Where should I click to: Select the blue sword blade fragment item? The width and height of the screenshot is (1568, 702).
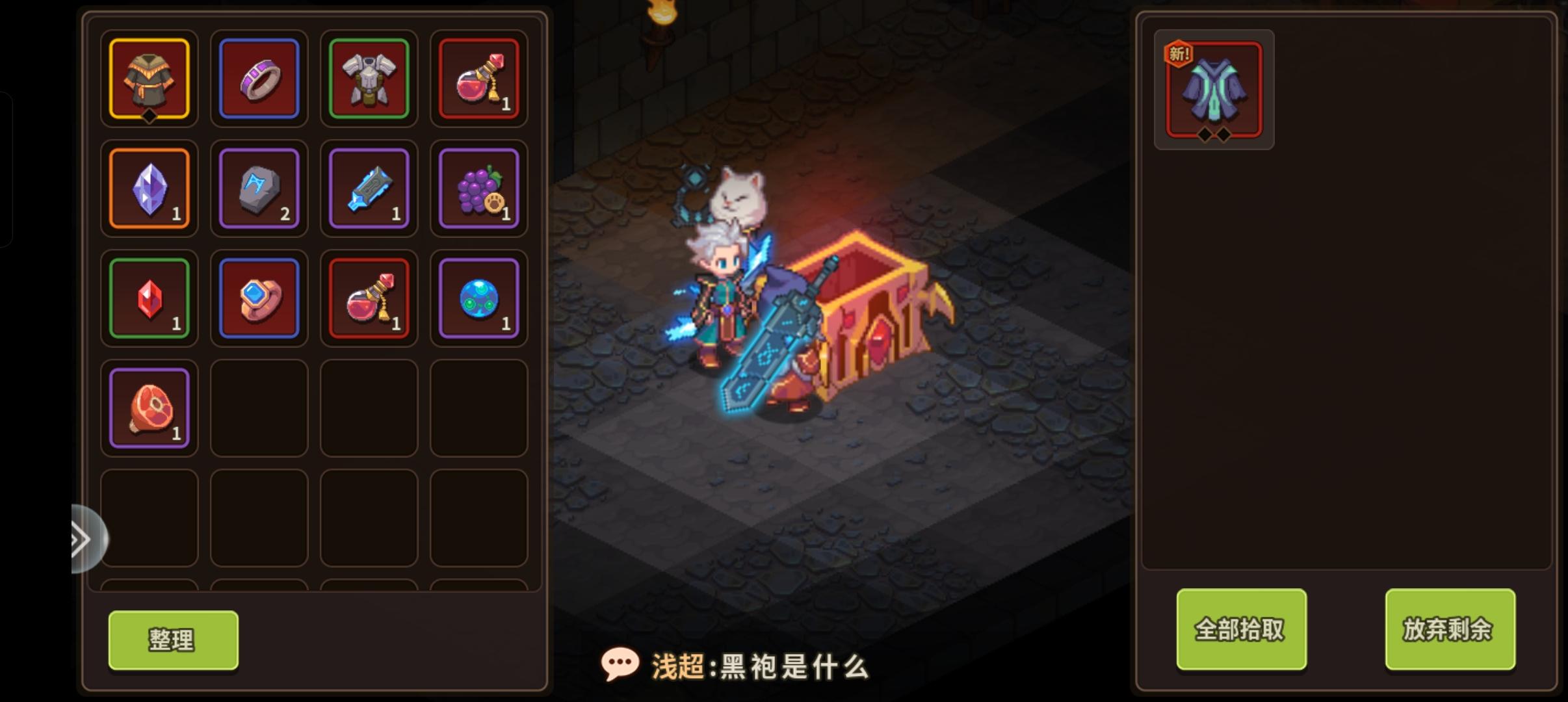click(x=369, y=189)
